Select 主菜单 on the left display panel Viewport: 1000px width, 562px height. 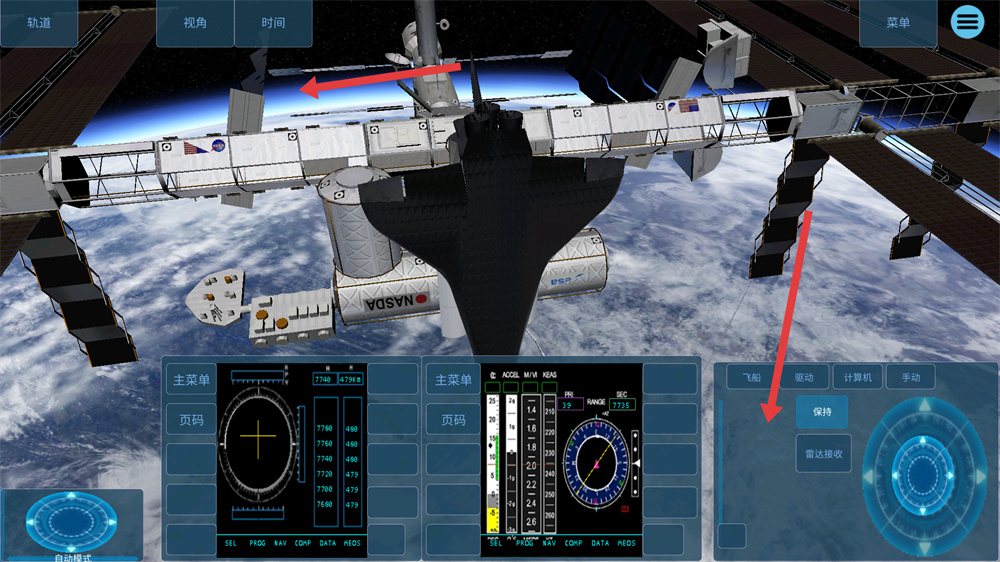(191, 380)
